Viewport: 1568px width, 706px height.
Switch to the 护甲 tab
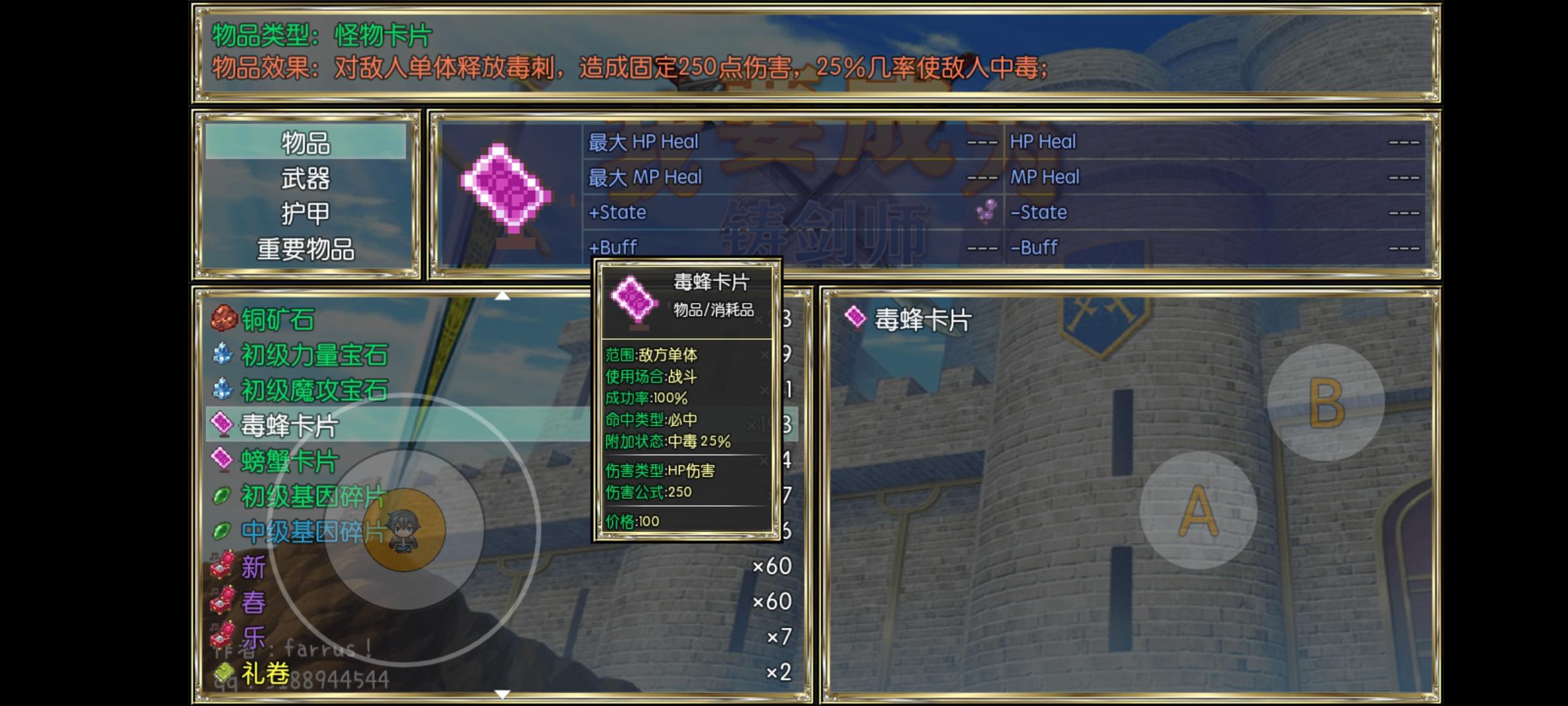coord(304,212)
